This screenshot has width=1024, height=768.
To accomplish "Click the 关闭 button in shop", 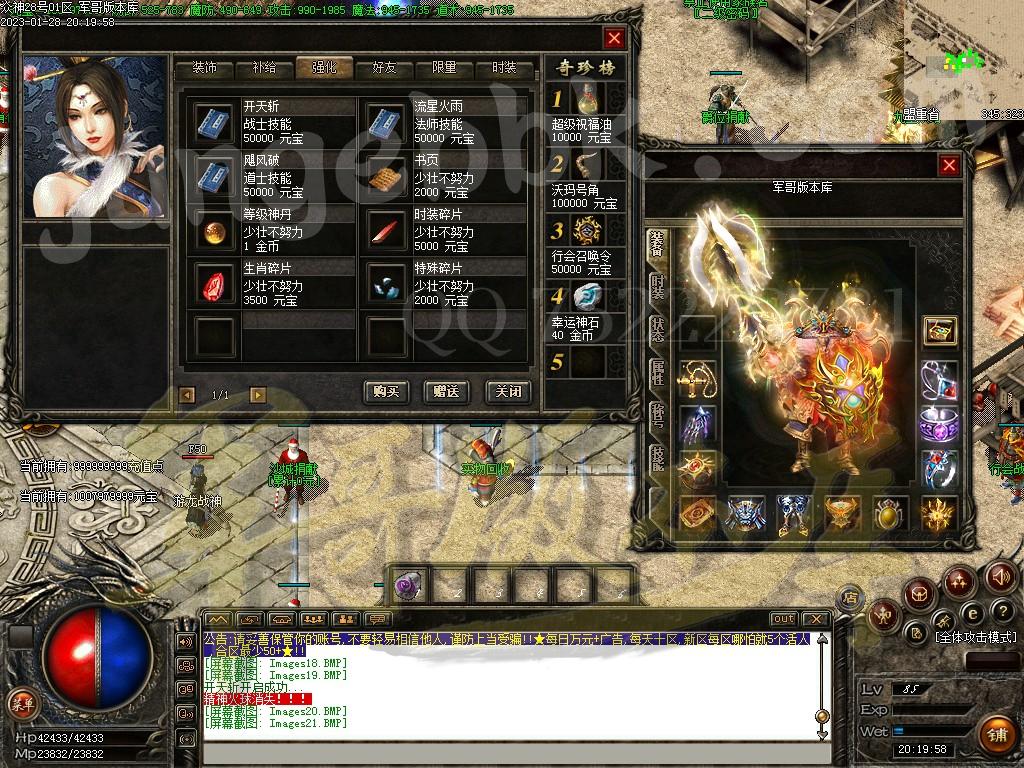I will coord(506,392).
